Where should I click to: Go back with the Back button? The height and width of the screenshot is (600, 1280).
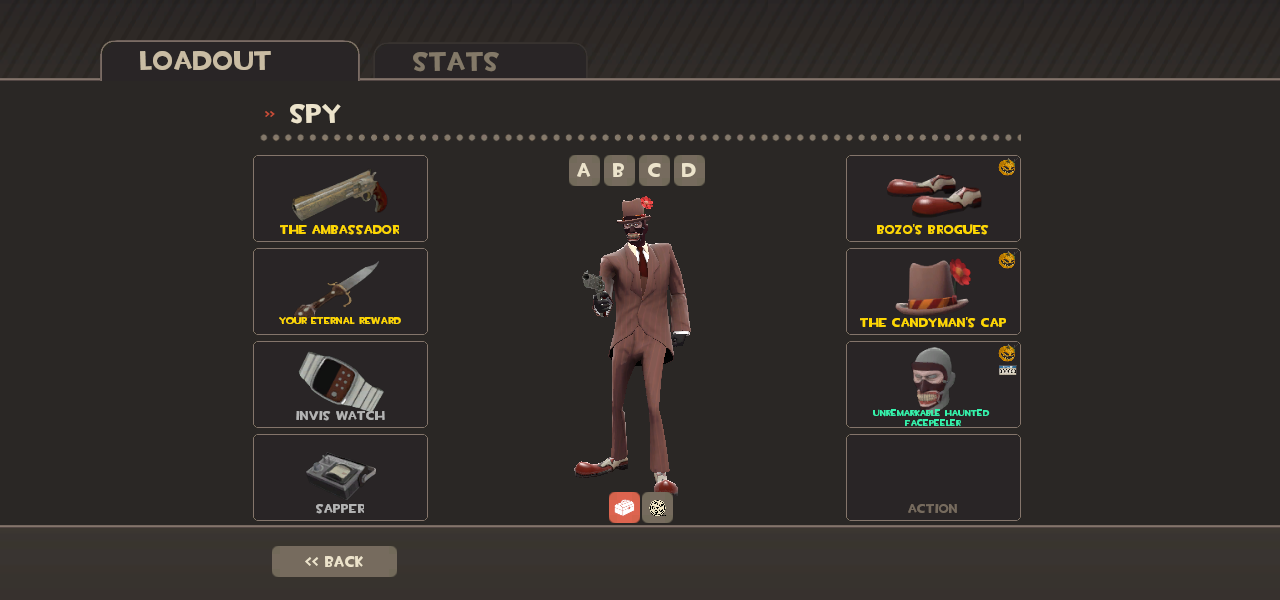tap(334, 561)
